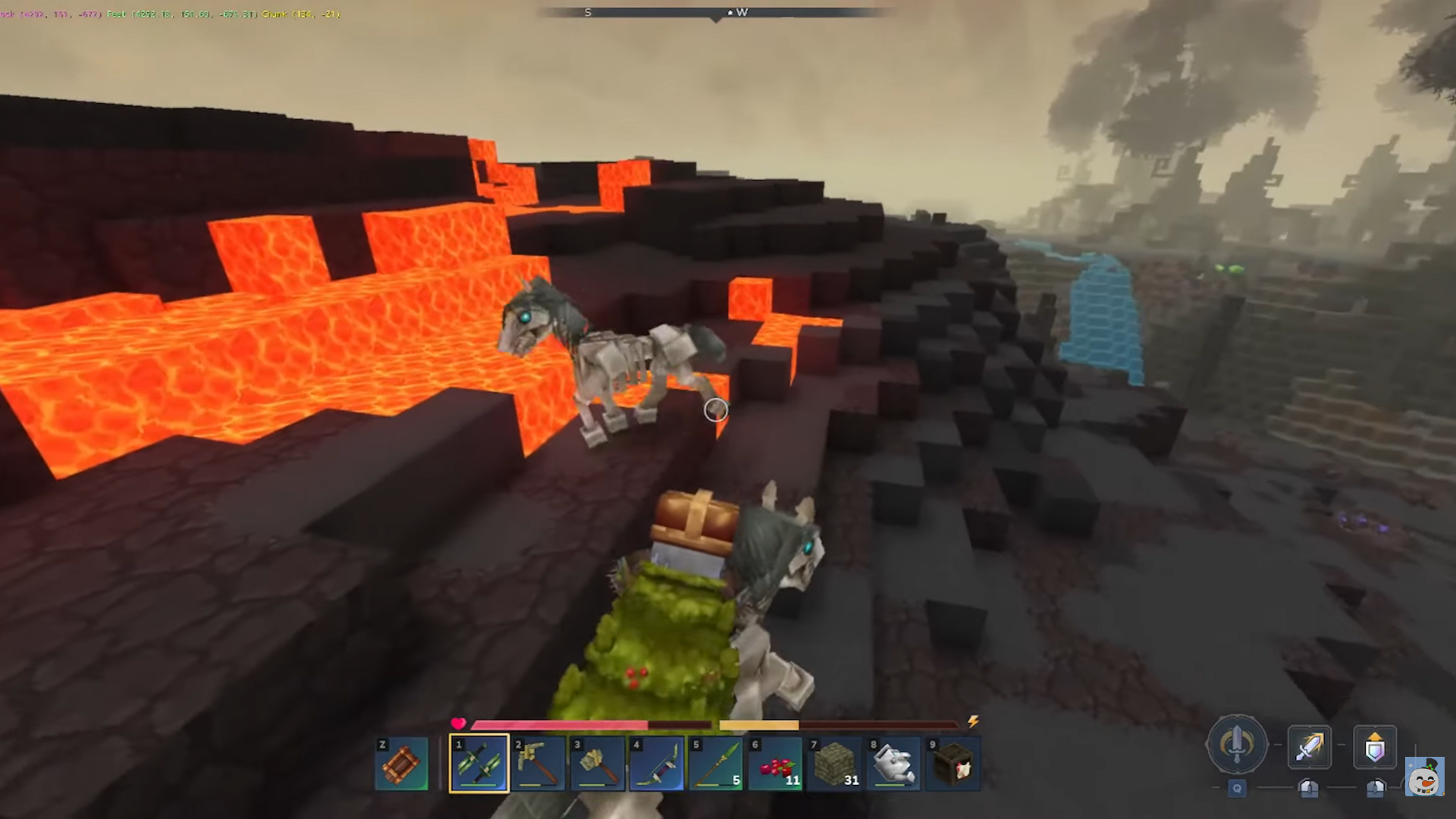
Task: Choose the stone hammer slot
Action: [597, 763]
